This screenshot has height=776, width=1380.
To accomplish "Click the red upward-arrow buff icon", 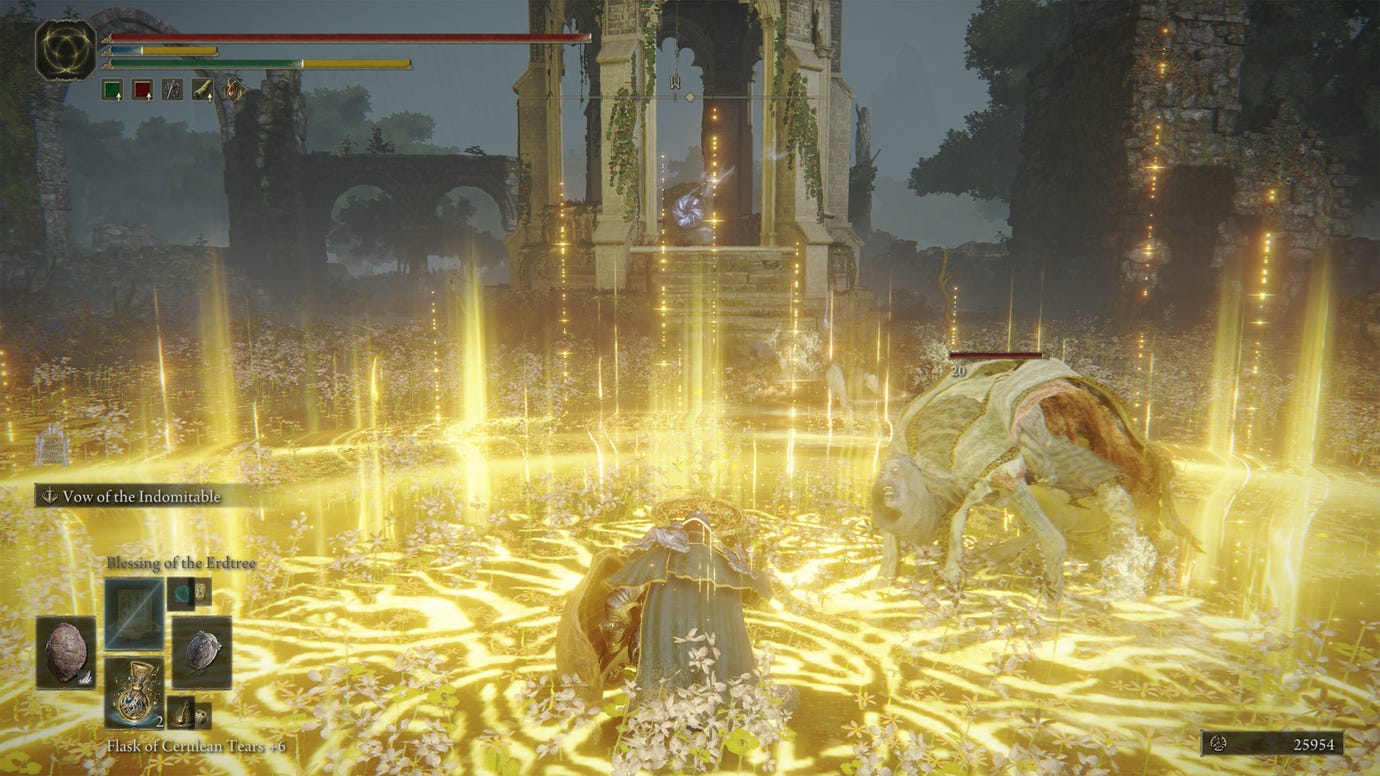I will (142, 89).
